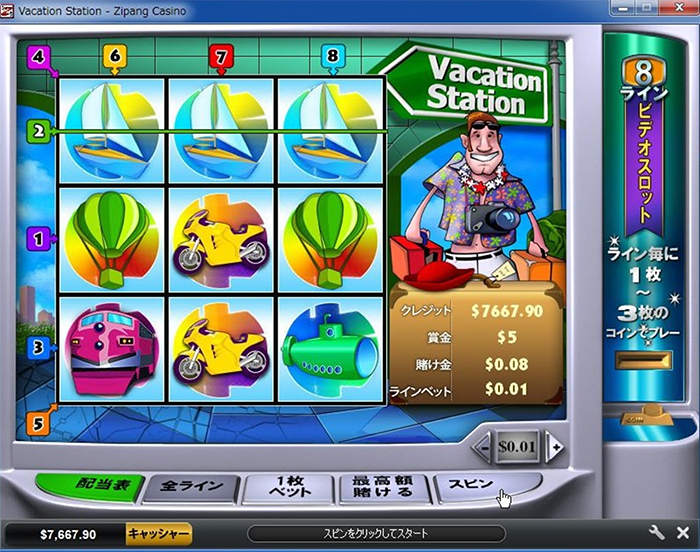Select payline marker 1
The height and width of the screenshot is (552, 700).
tap(39, 238)
